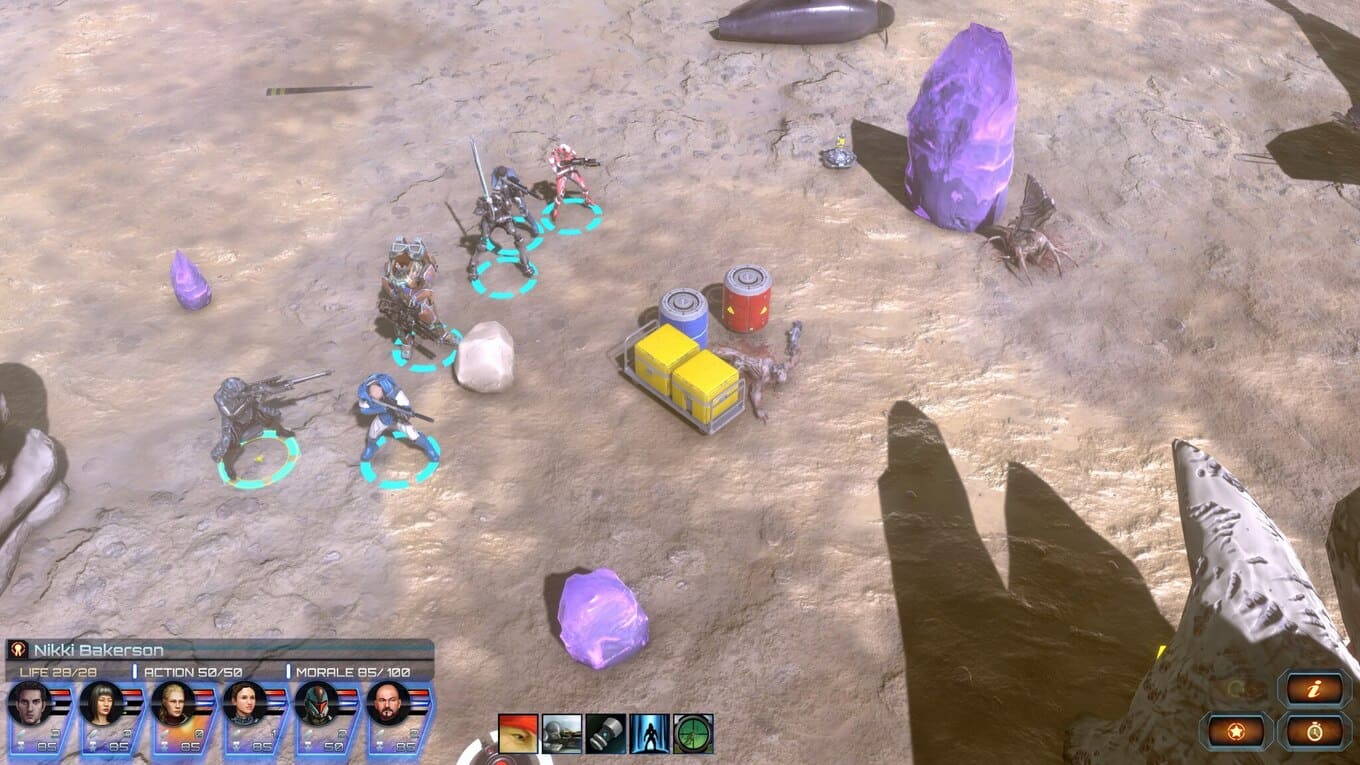Pick the brown-haired woman squad portrait
The height and width of the screenshot is (765, 1360).
tap(245, 704)
